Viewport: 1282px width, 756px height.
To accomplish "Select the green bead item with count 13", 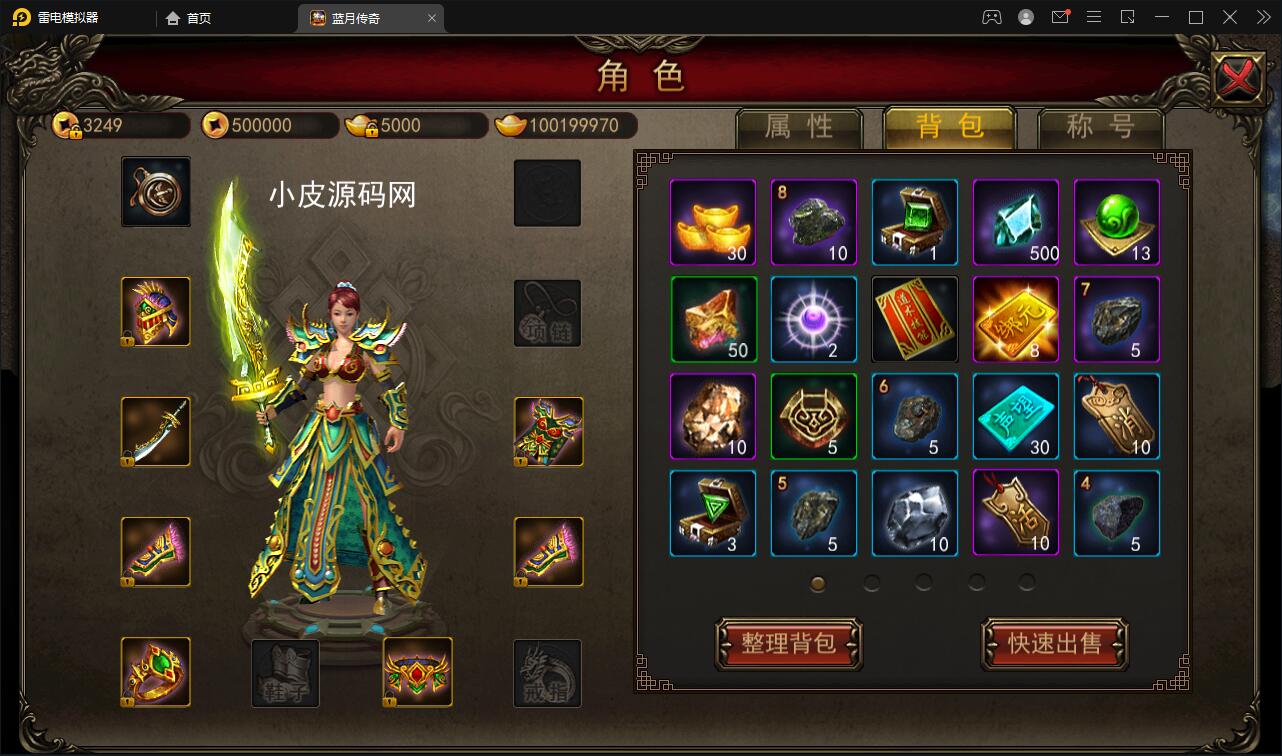I will point(1116,222).
